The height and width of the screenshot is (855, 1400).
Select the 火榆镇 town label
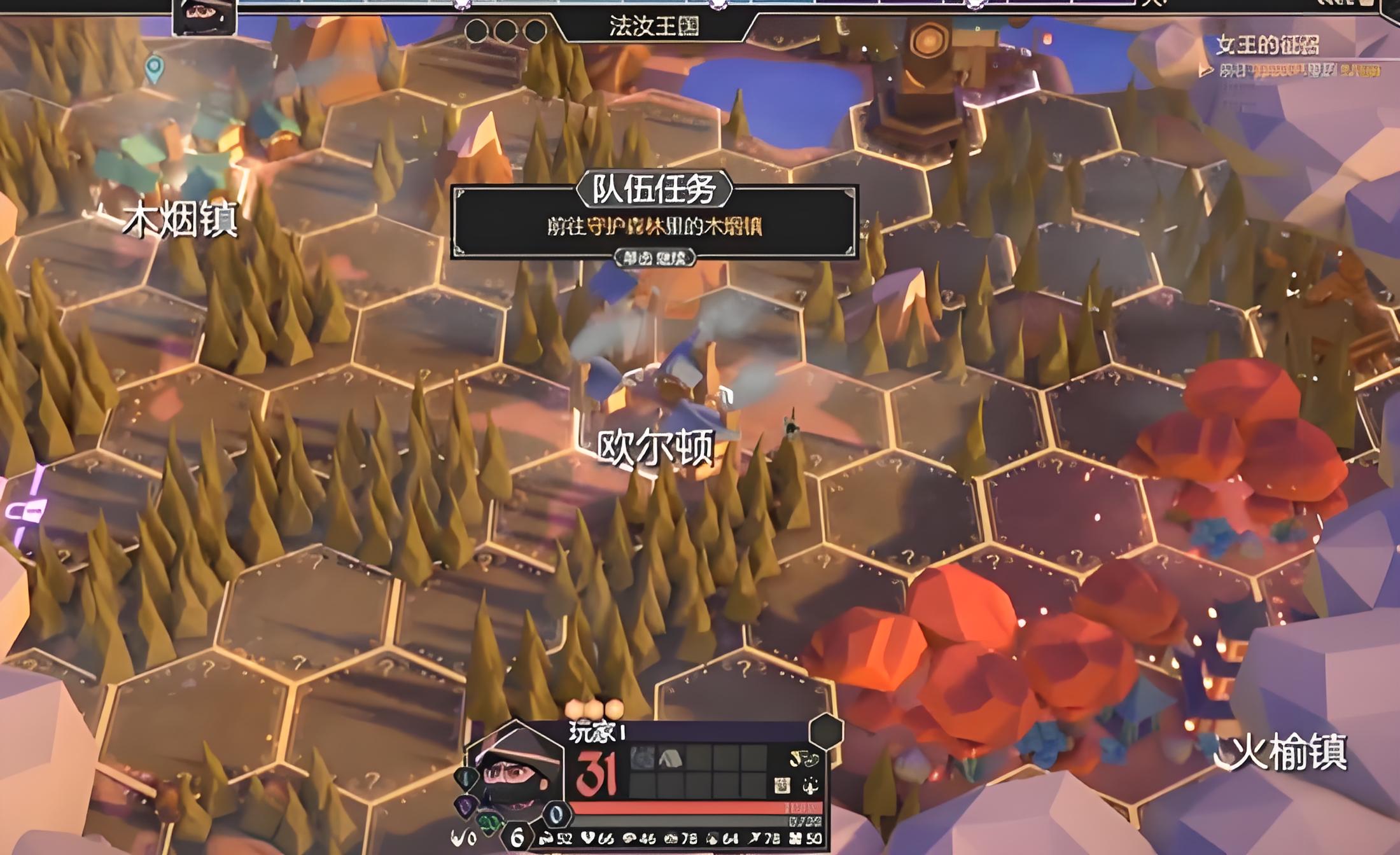1290,753
